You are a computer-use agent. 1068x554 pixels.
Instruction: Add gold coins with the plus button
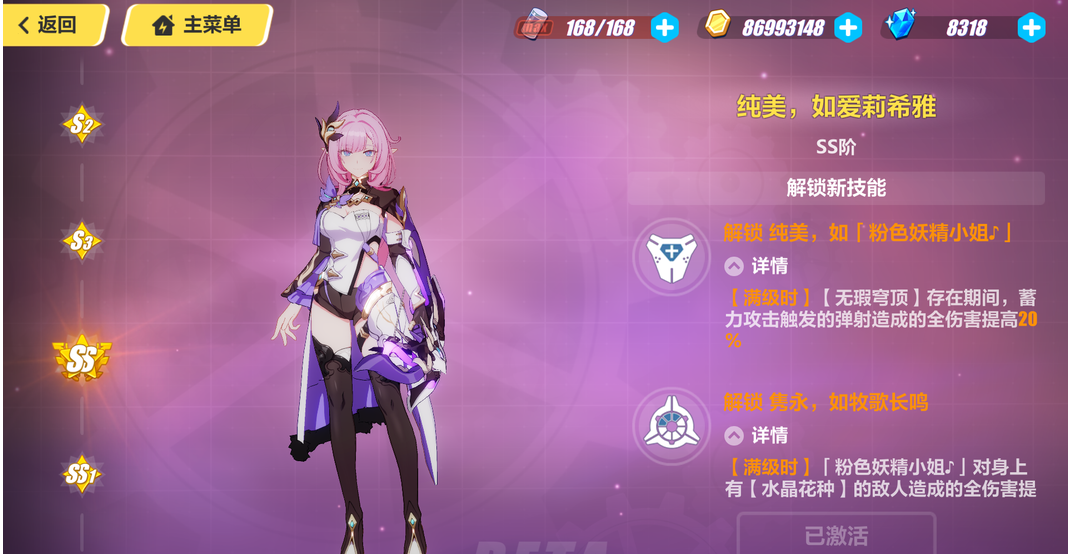(x=847, y=28)
